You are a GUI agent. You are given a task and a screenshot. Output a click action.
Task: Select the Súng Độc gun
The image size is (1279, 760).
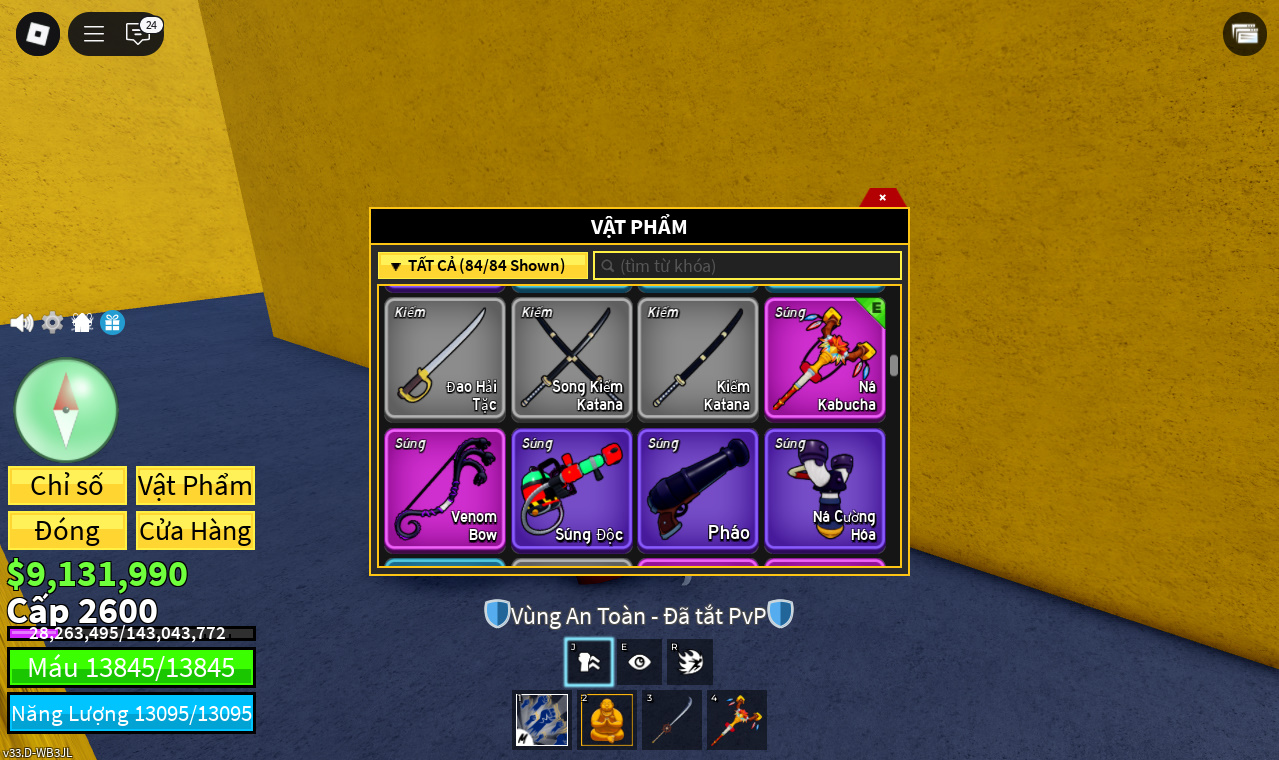(x=572, y=489)
